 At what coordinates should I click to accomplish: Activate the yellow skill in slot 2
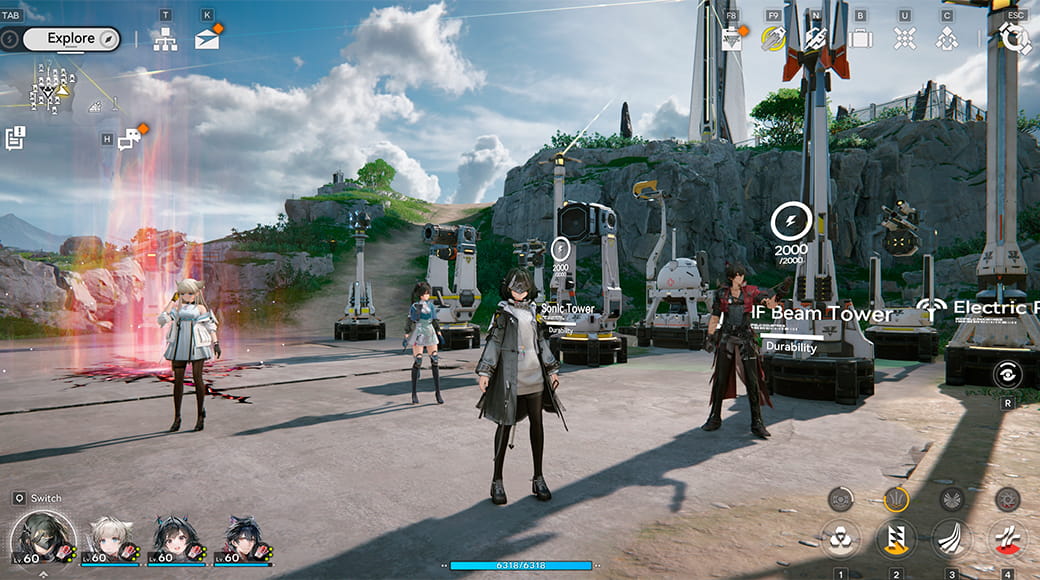tap(896, 539)
